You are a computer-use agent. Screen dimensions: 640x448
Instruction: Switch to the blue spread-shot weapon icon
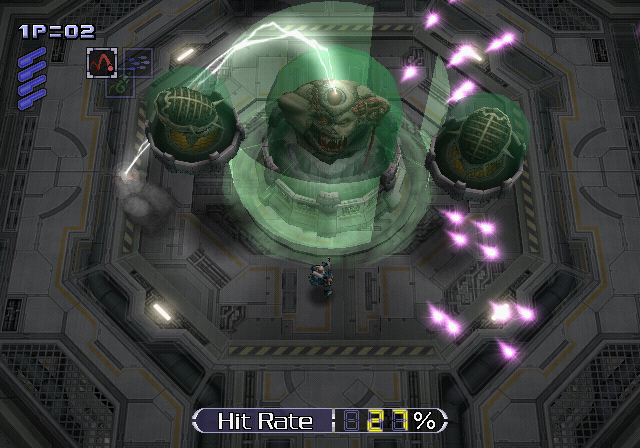click(x=137, y=61)
